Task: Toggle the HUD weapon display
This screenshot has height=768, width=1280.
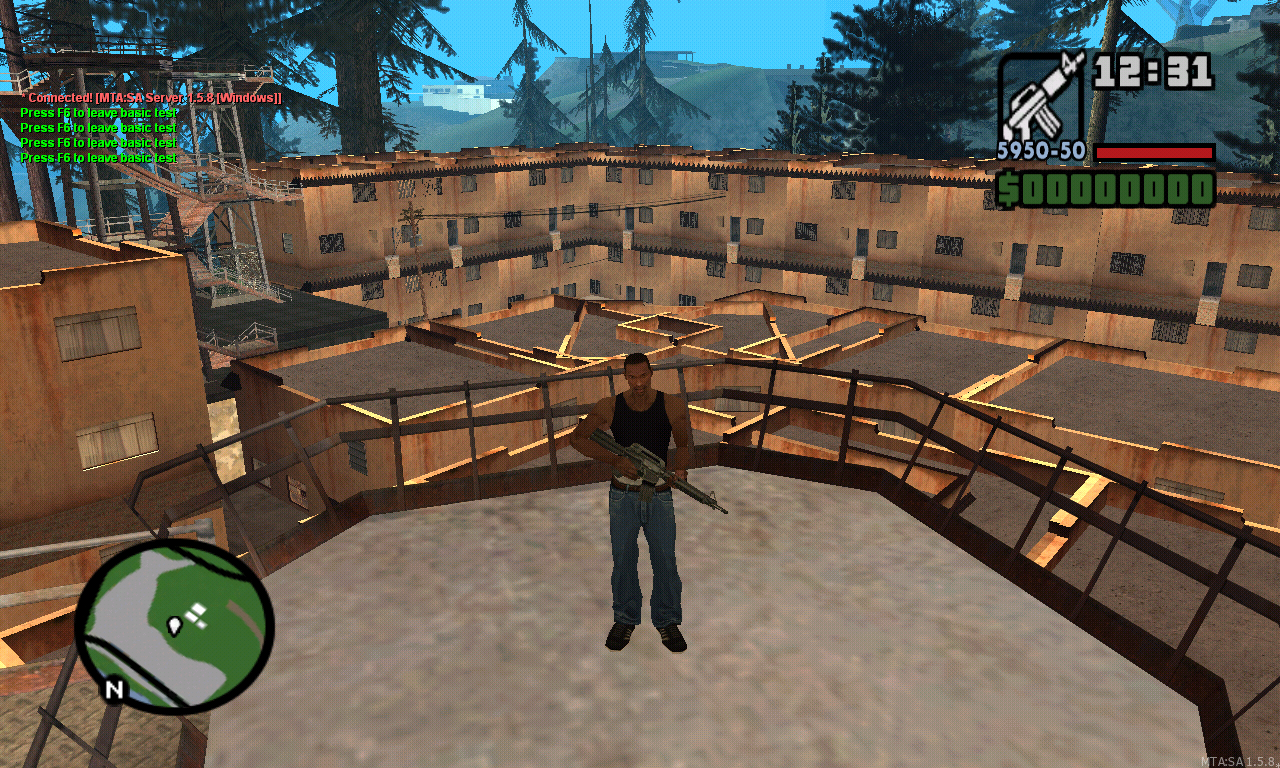Action: tap(1040, 100)
